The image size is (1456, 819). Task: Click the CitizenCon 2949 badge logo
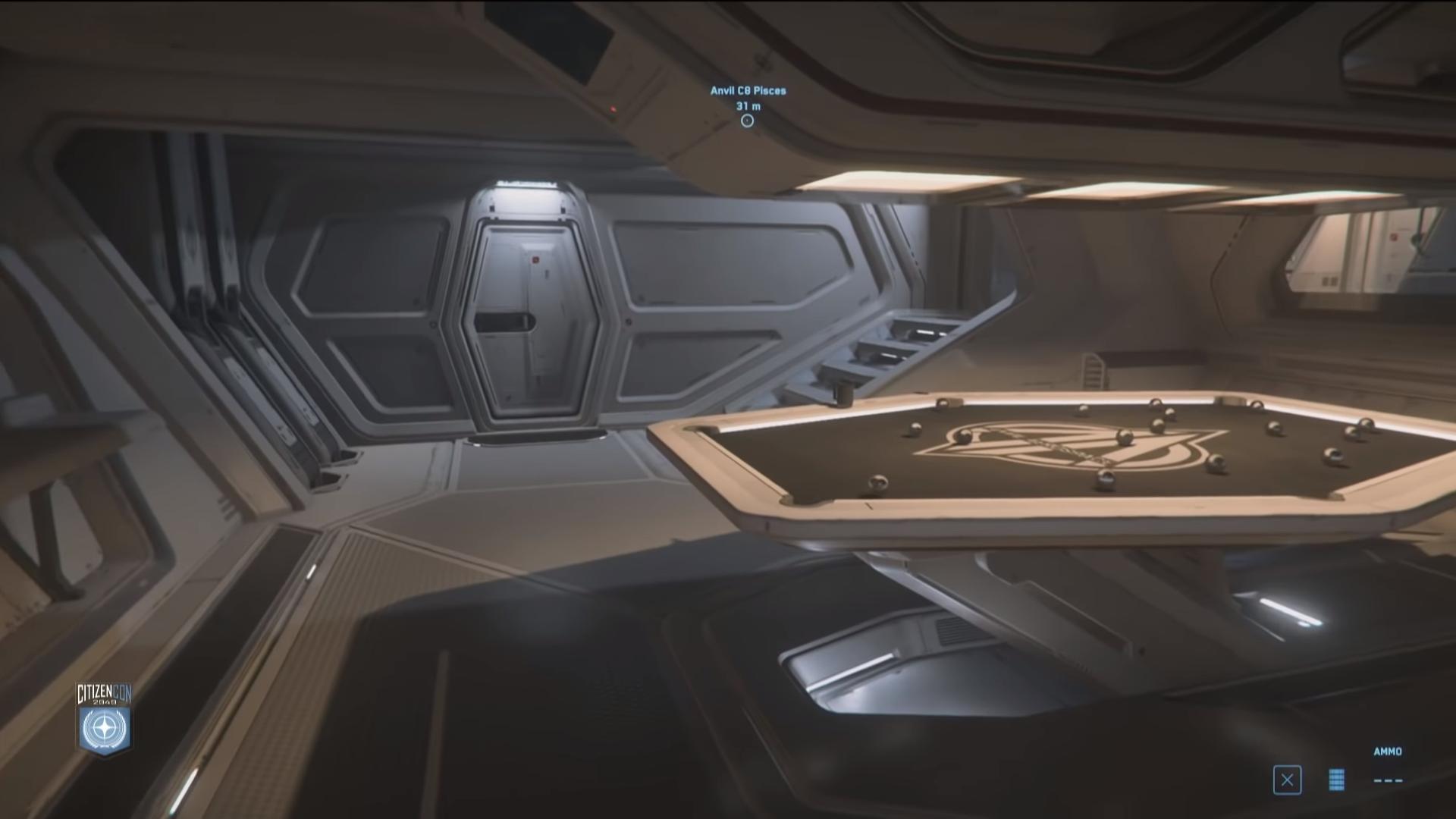[x=105, y=720]
